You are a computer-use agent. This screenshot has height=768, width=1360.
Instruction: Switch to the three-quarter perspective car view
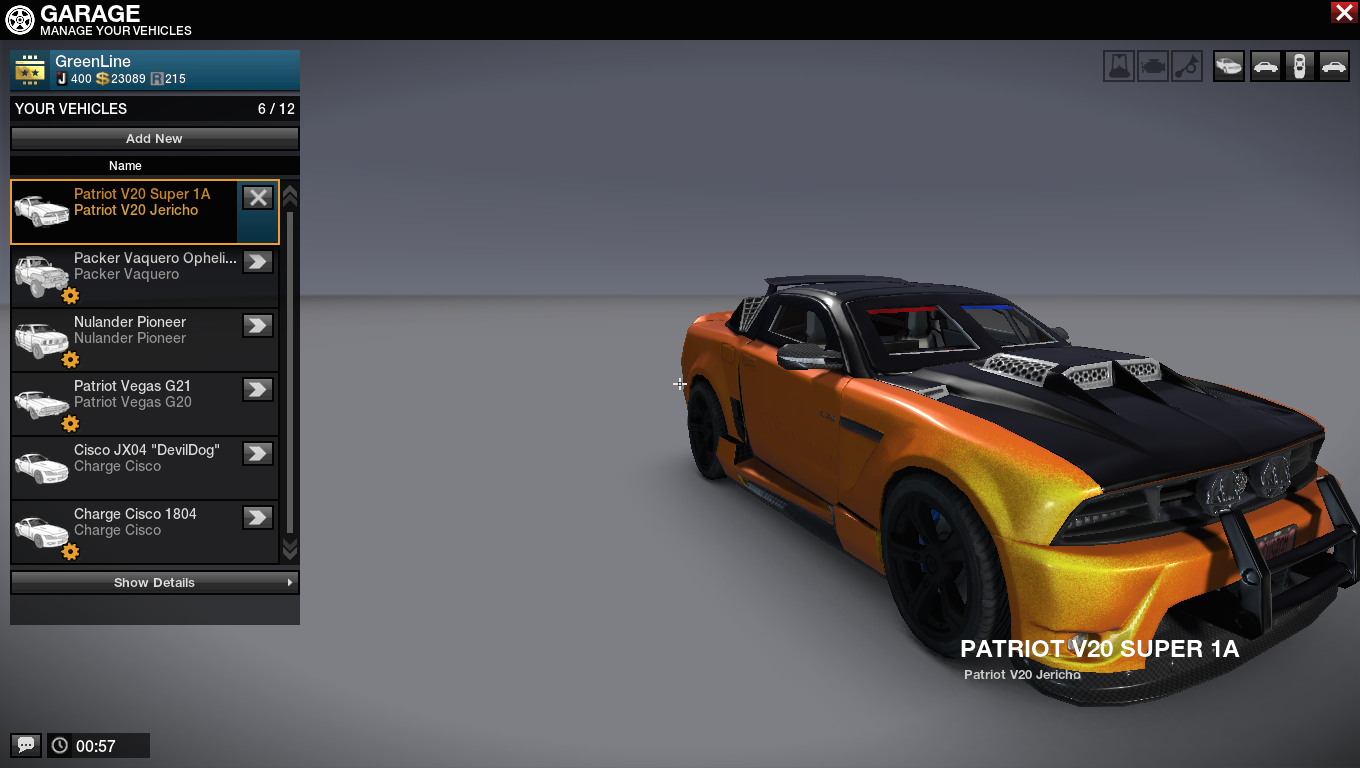tap(1229, 66)
